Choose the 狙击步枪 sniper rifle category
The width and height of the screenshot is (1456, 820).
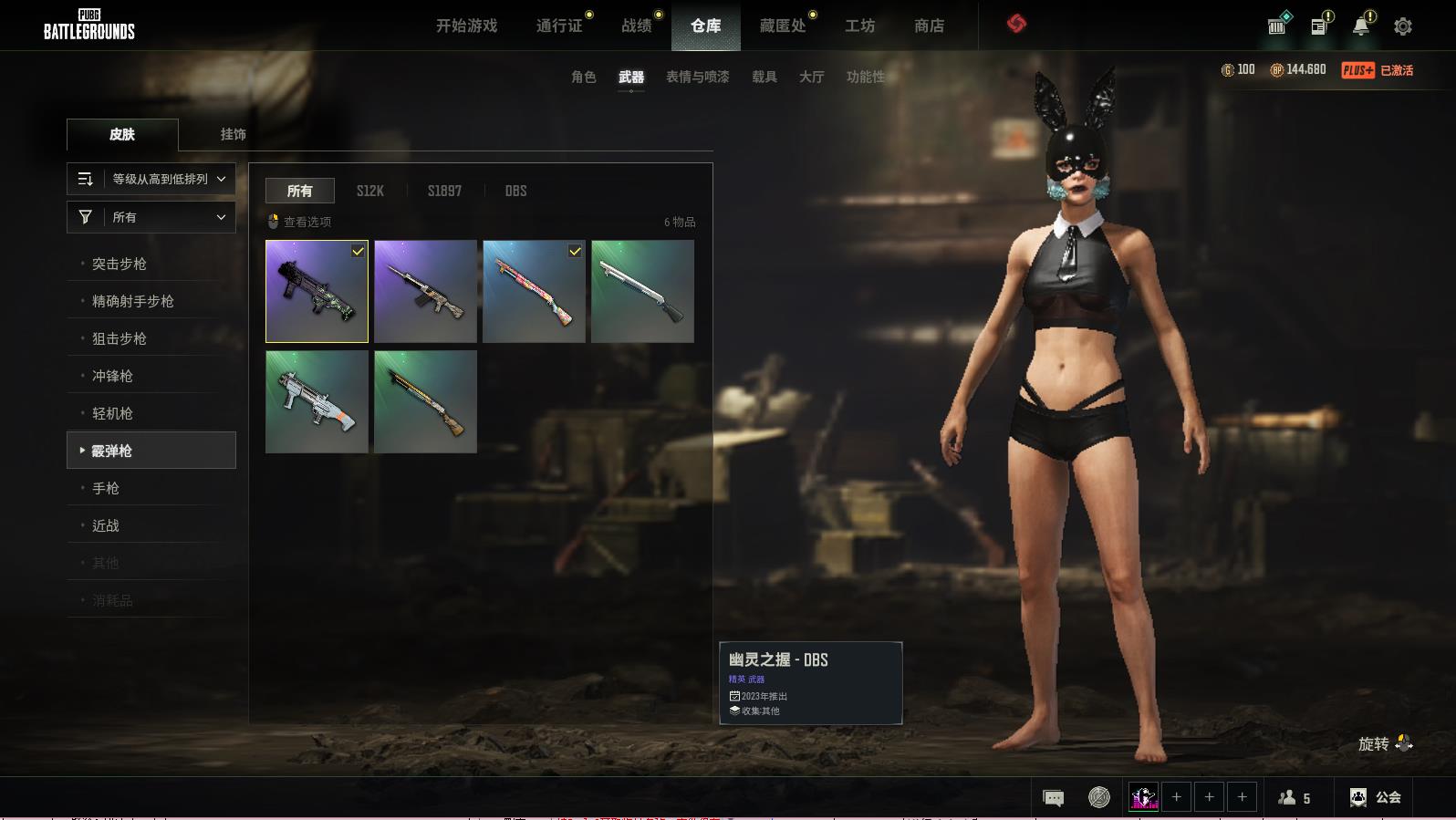[x=120, y=338]
